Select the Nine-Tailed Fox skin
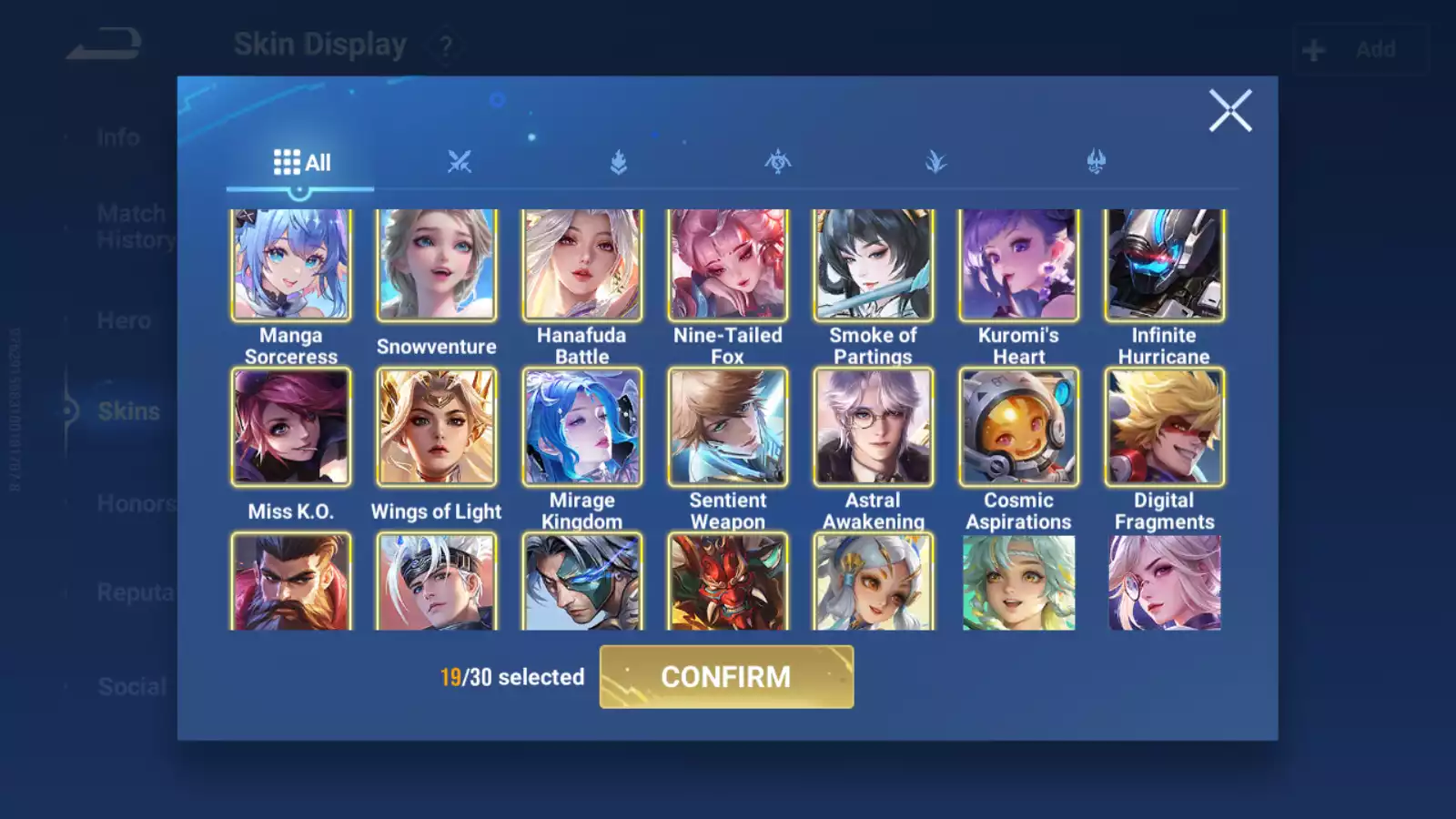The height and width of the screenshot is (819, 1456). 728,265
